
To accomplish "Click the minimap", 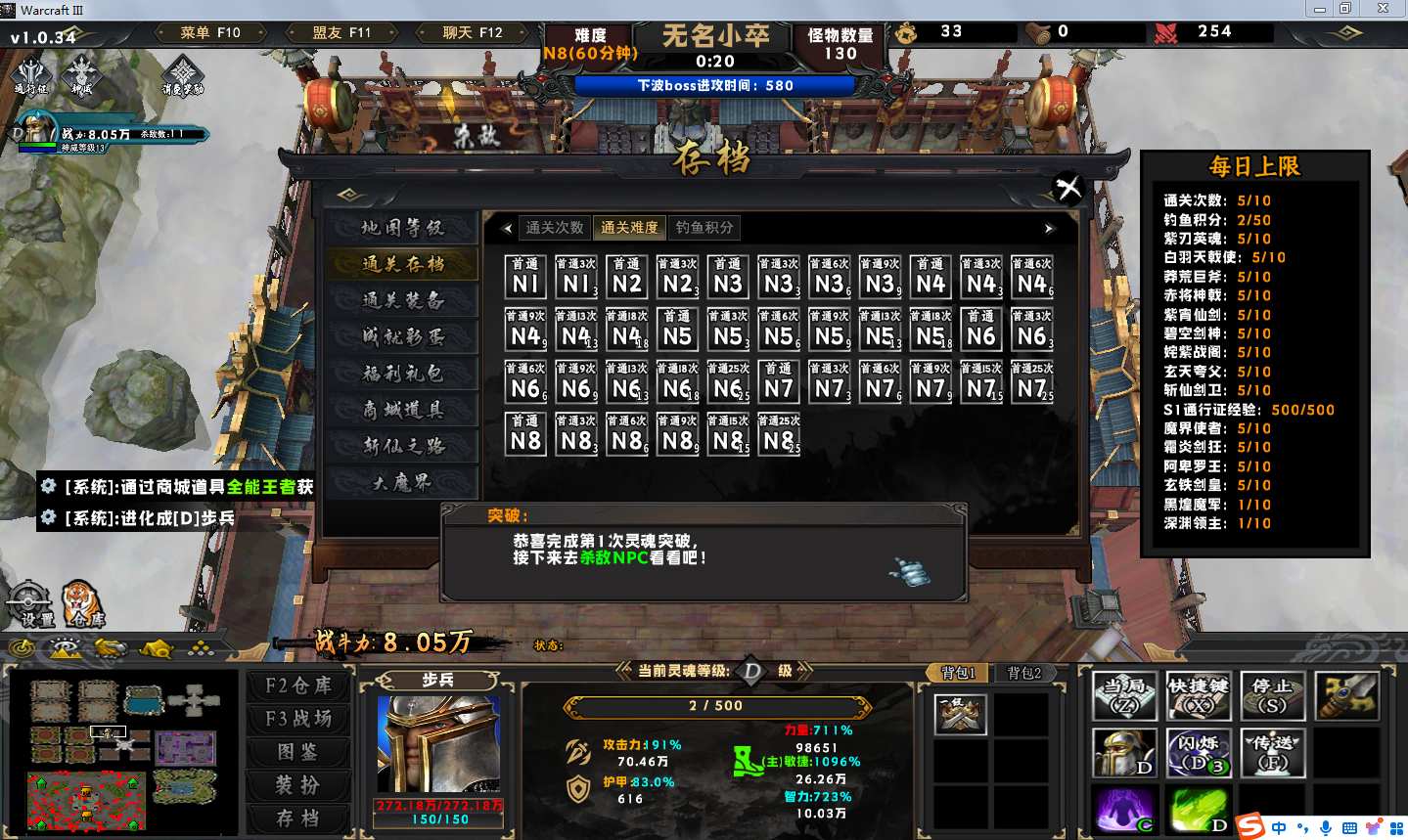I will point(122,751).
